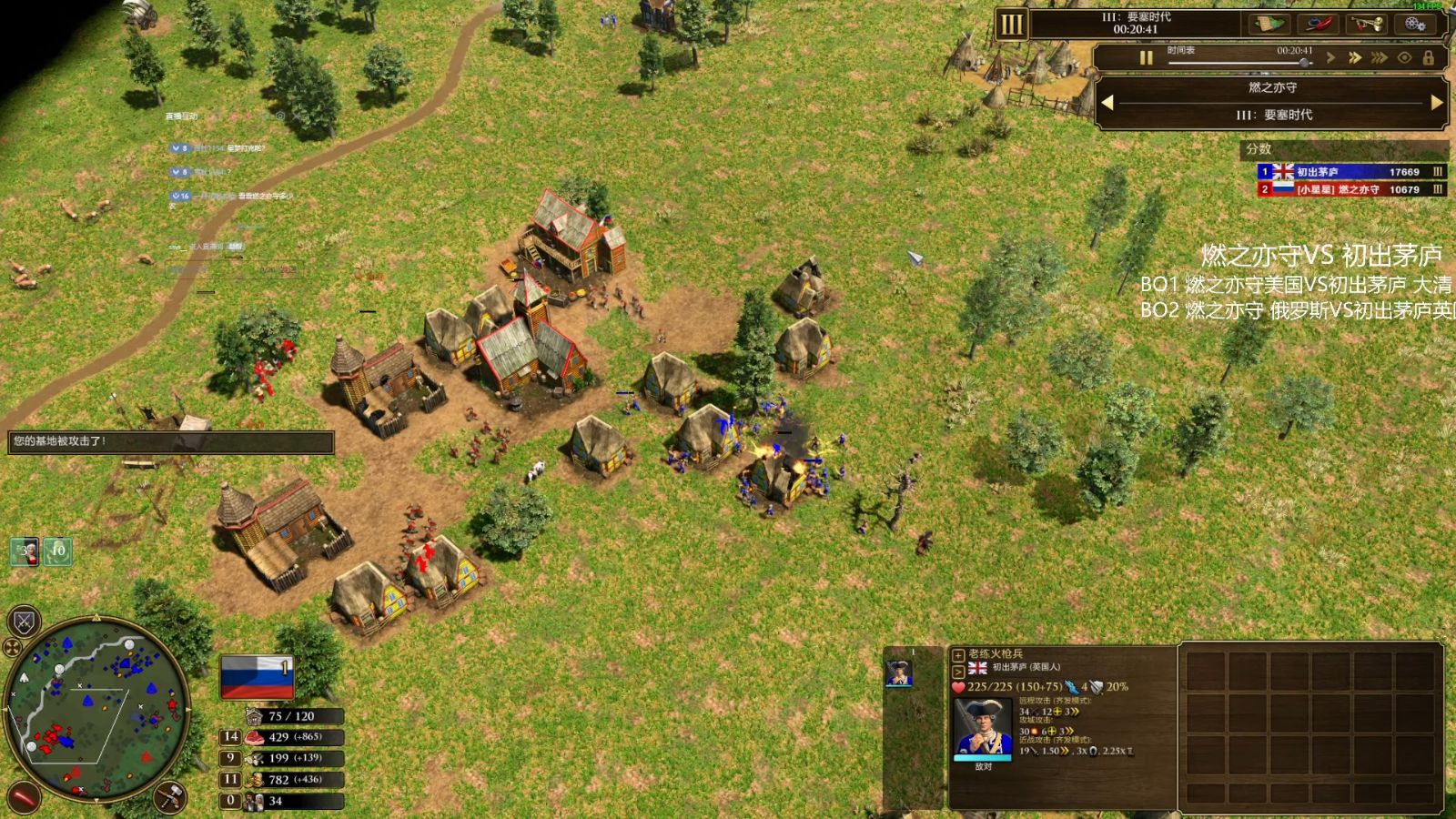Toggle the eye visibility icon
The image size is (1456, 819).
coord(1405,58)
